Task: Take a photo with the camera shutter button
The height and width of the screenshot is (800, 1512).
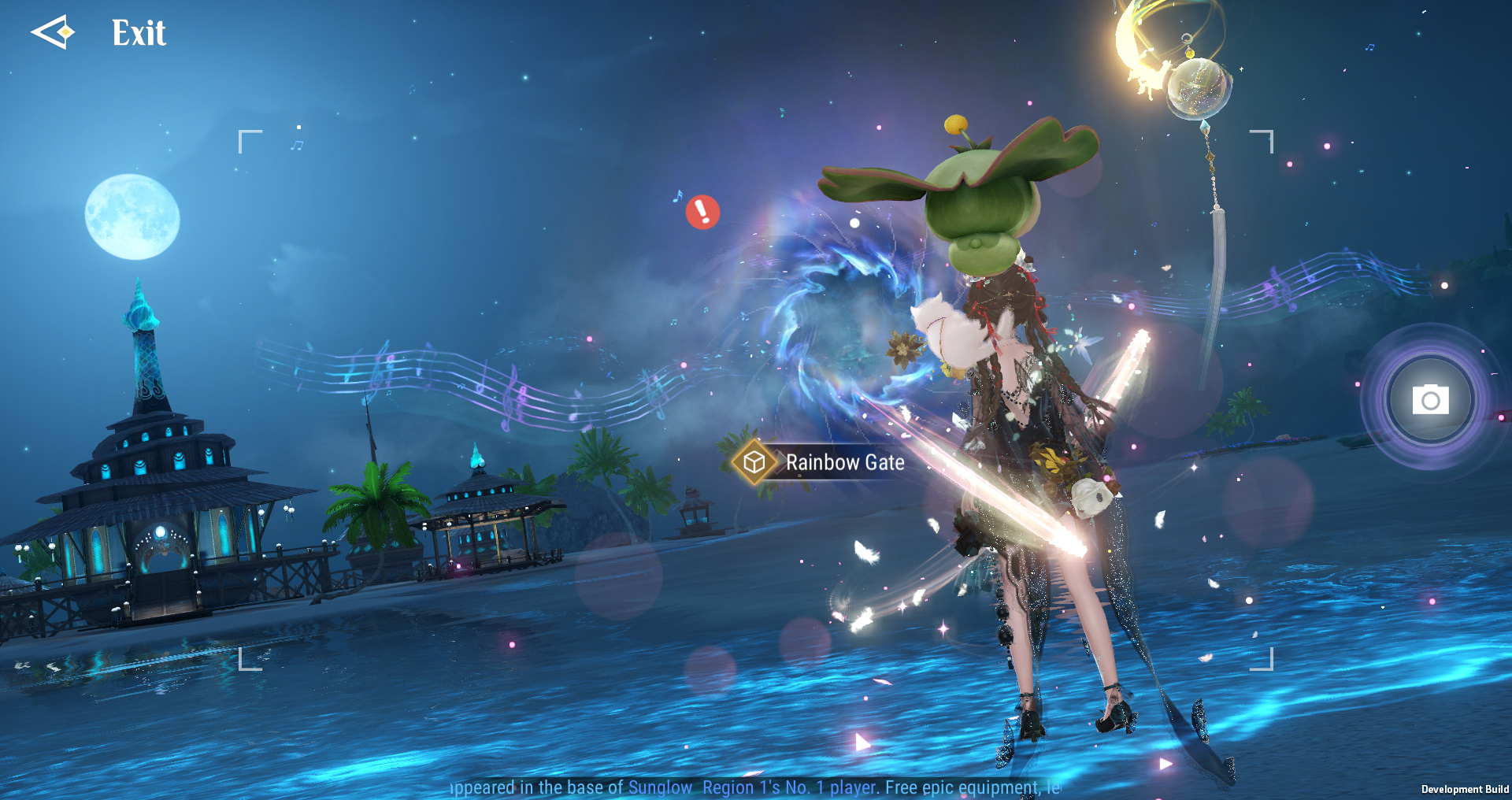Action: [x=1430, y=399]
